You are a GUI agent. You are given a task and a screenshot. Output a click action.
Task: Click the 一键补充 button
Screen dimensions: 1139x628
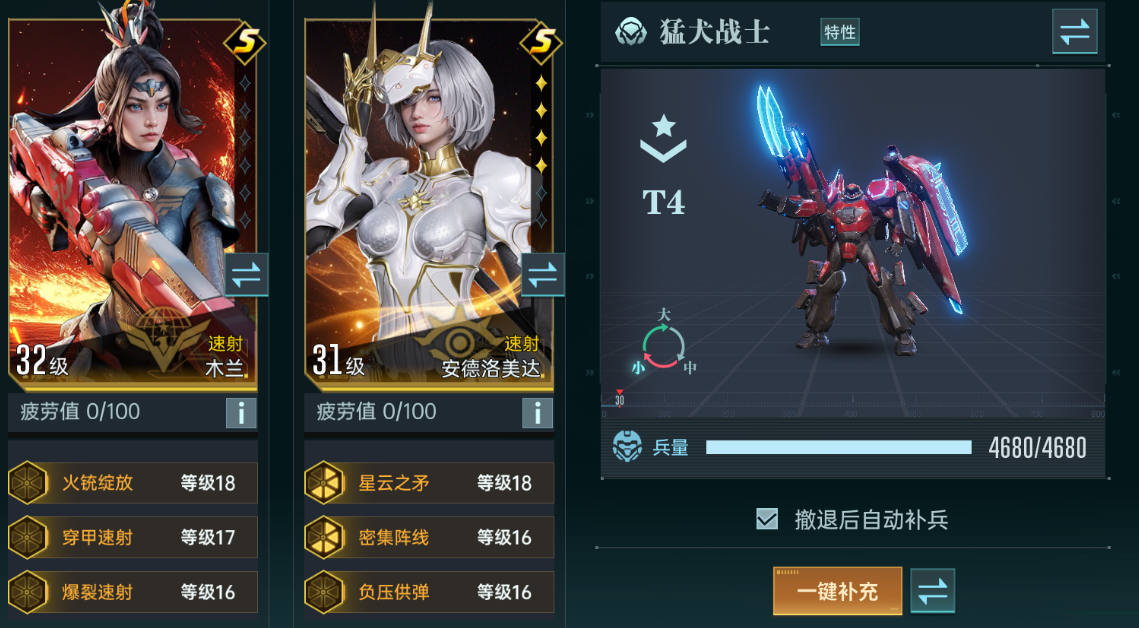(837, 591)
